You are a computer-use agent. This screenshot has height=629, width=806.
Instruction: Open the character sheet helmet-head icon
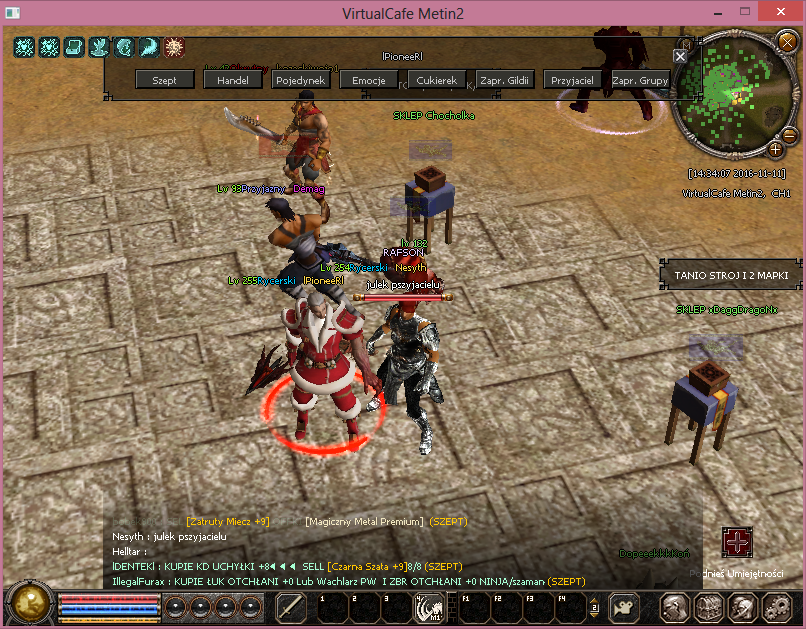(674, 606)
